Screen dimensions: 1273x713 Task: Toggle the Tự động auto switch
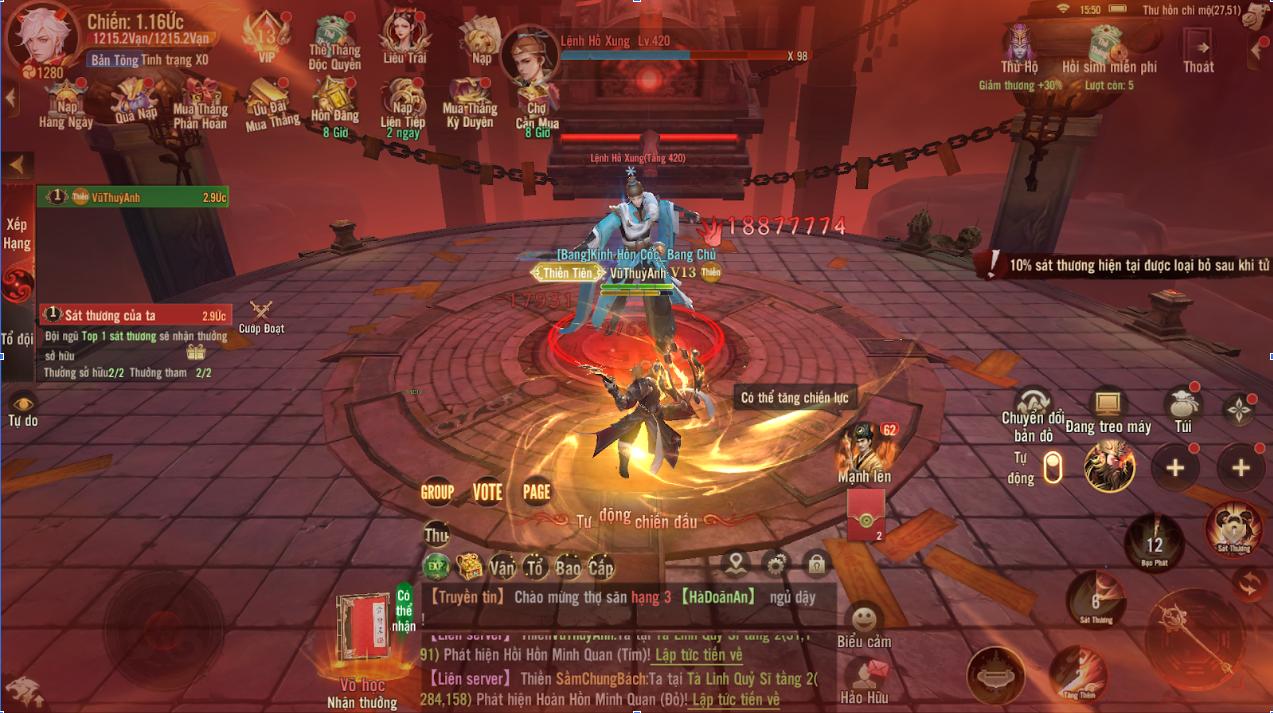[1052, 467]
